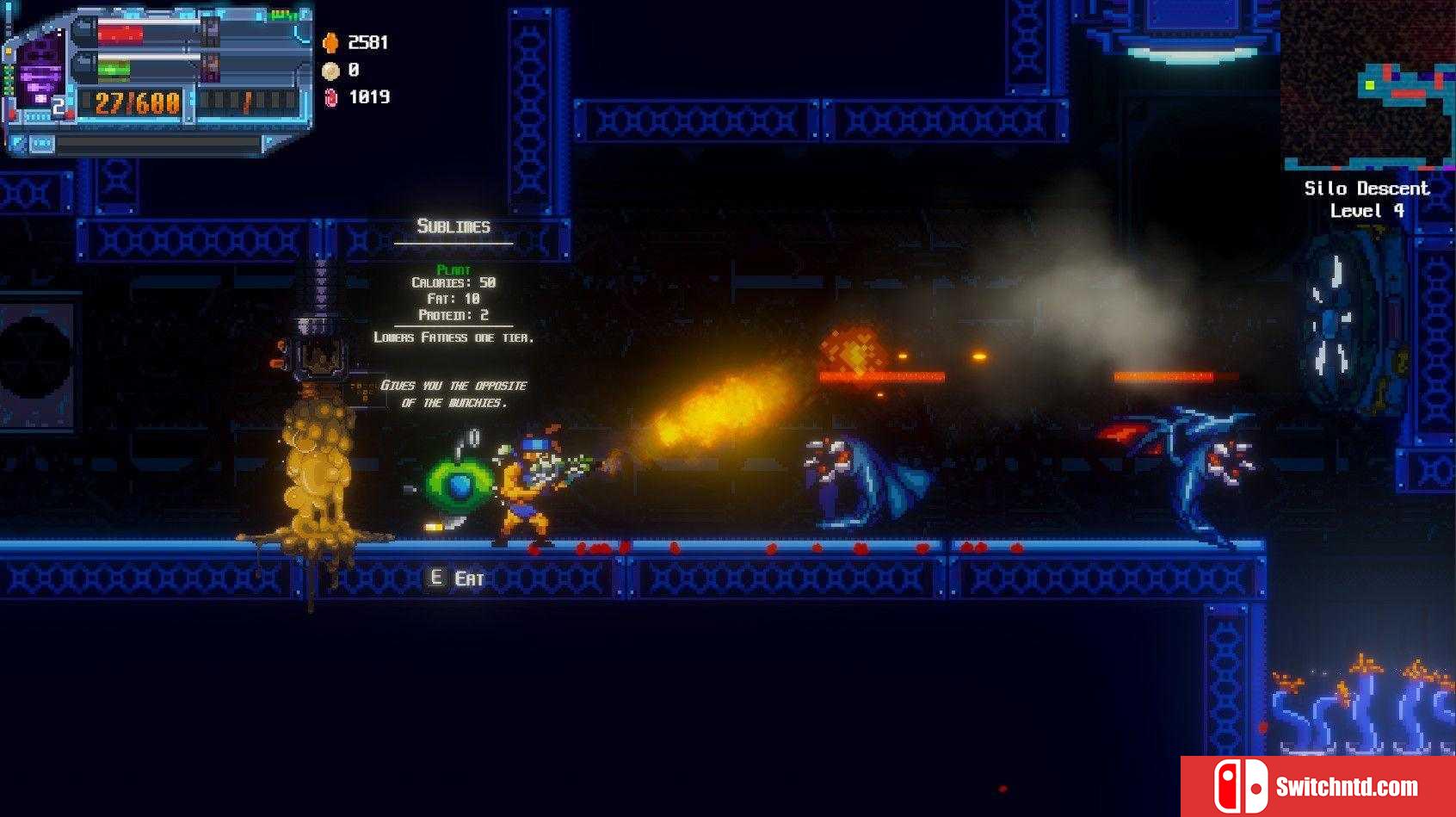
Task: Click the minimap of Silo Descent
Action: [1367, 86]
